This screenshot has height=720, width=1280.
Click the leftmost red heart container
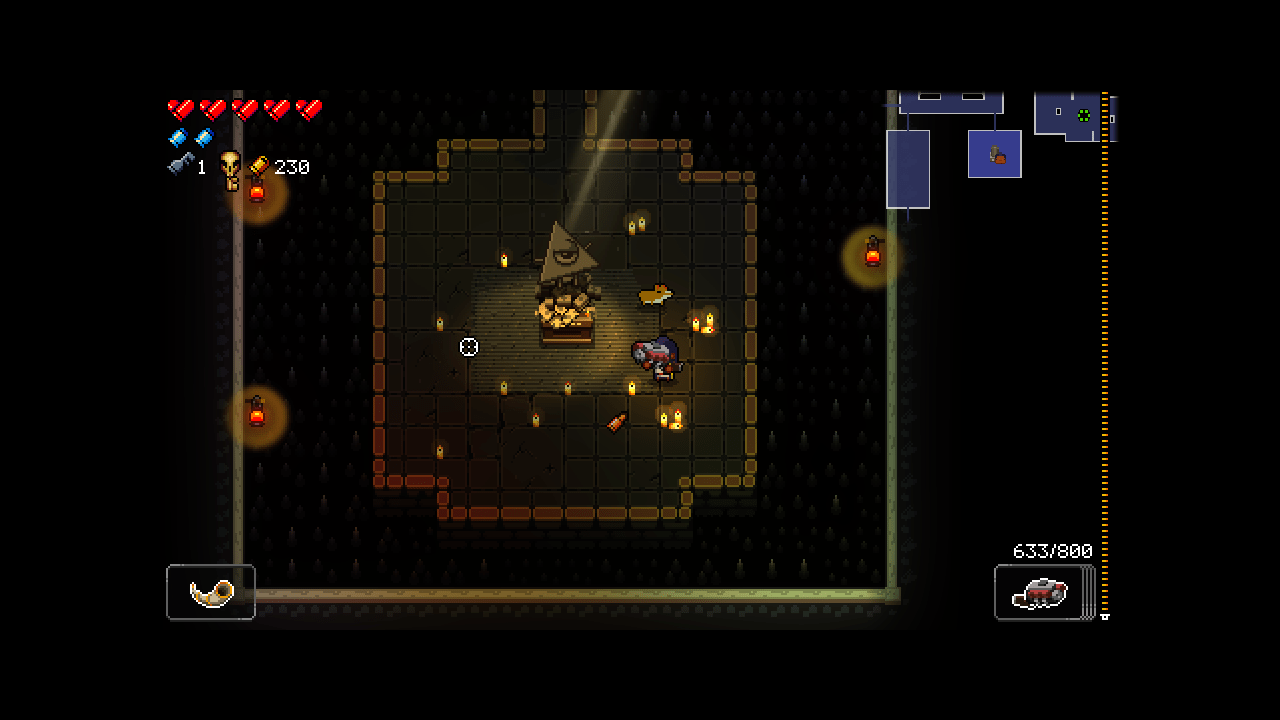click(180, 110)
